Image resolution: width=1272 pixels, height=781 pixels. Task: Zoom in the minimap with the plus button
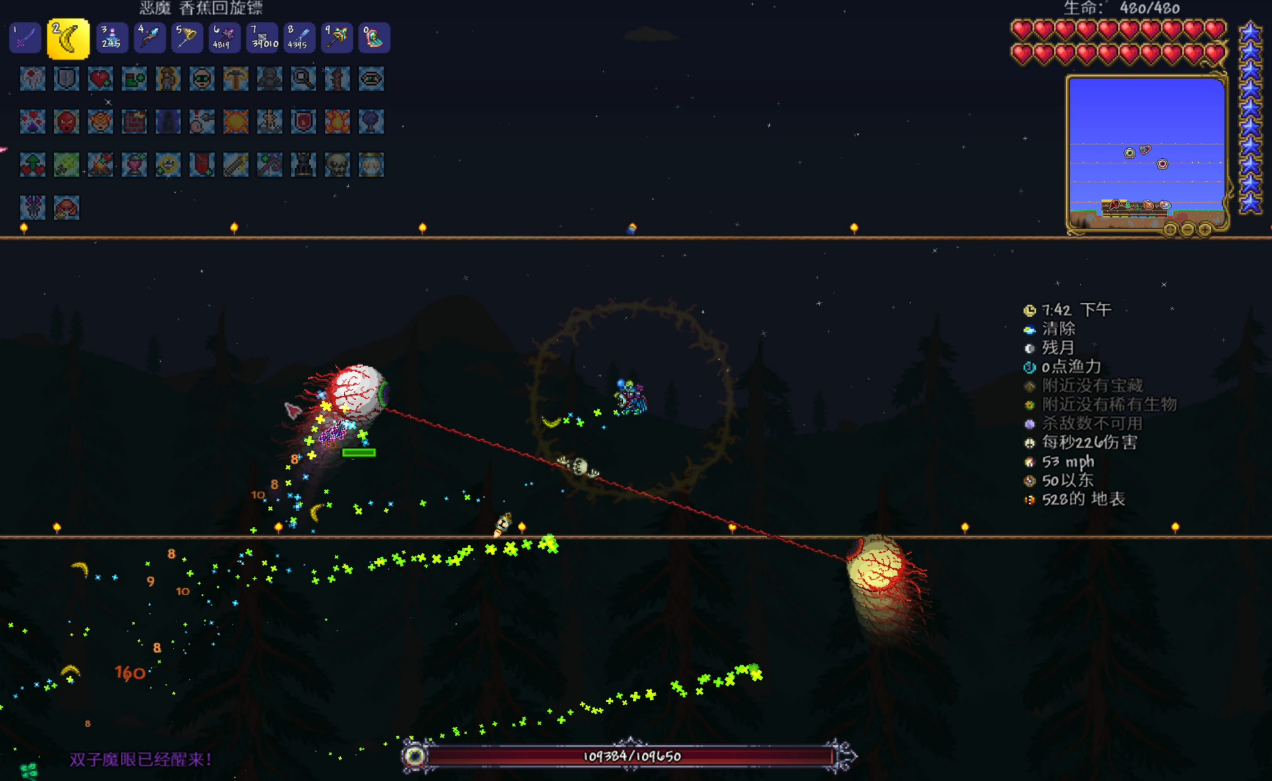pos(1205,230)
